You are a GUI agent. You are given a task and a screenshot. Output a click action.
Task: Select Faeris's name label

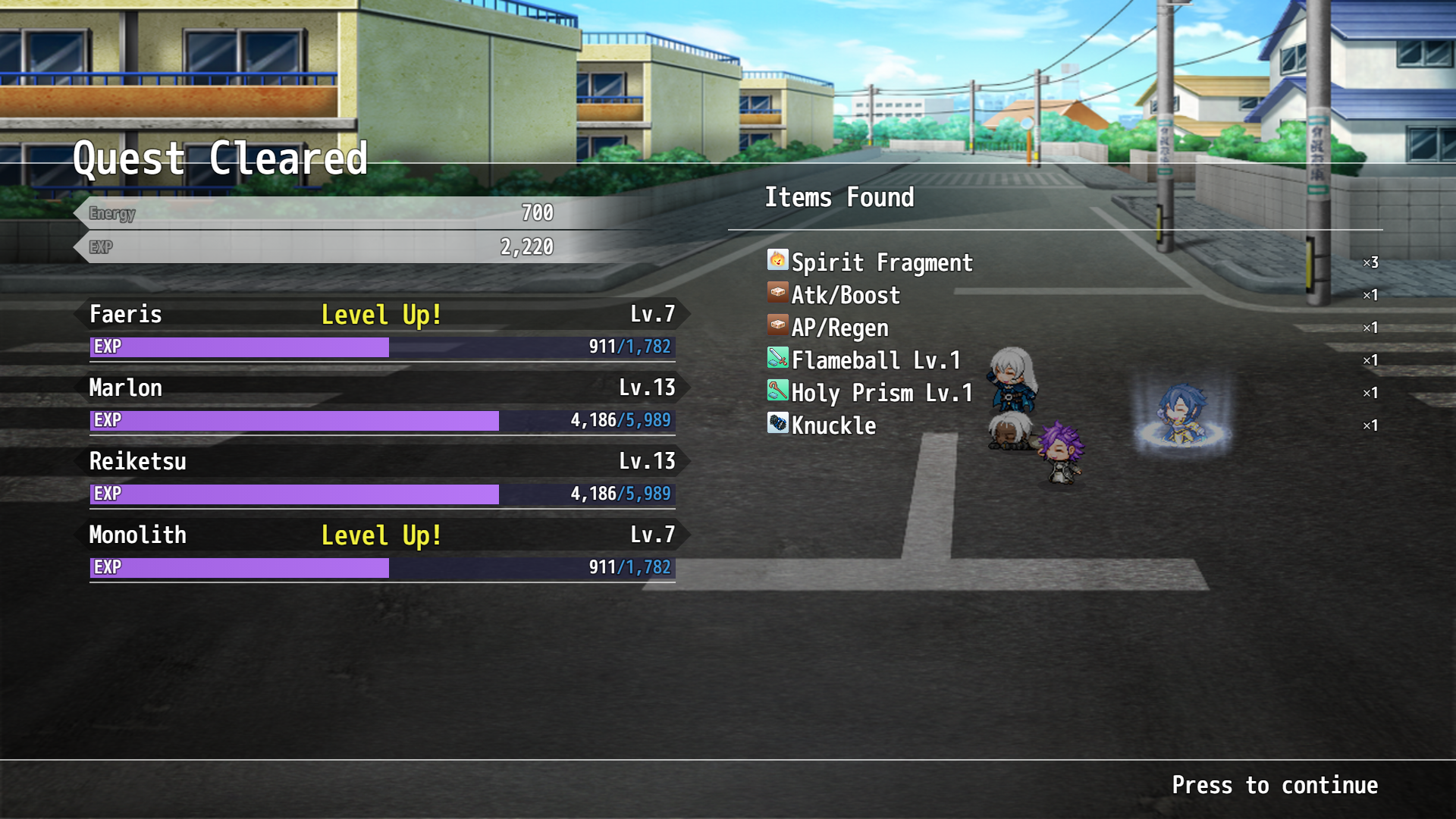124,314
